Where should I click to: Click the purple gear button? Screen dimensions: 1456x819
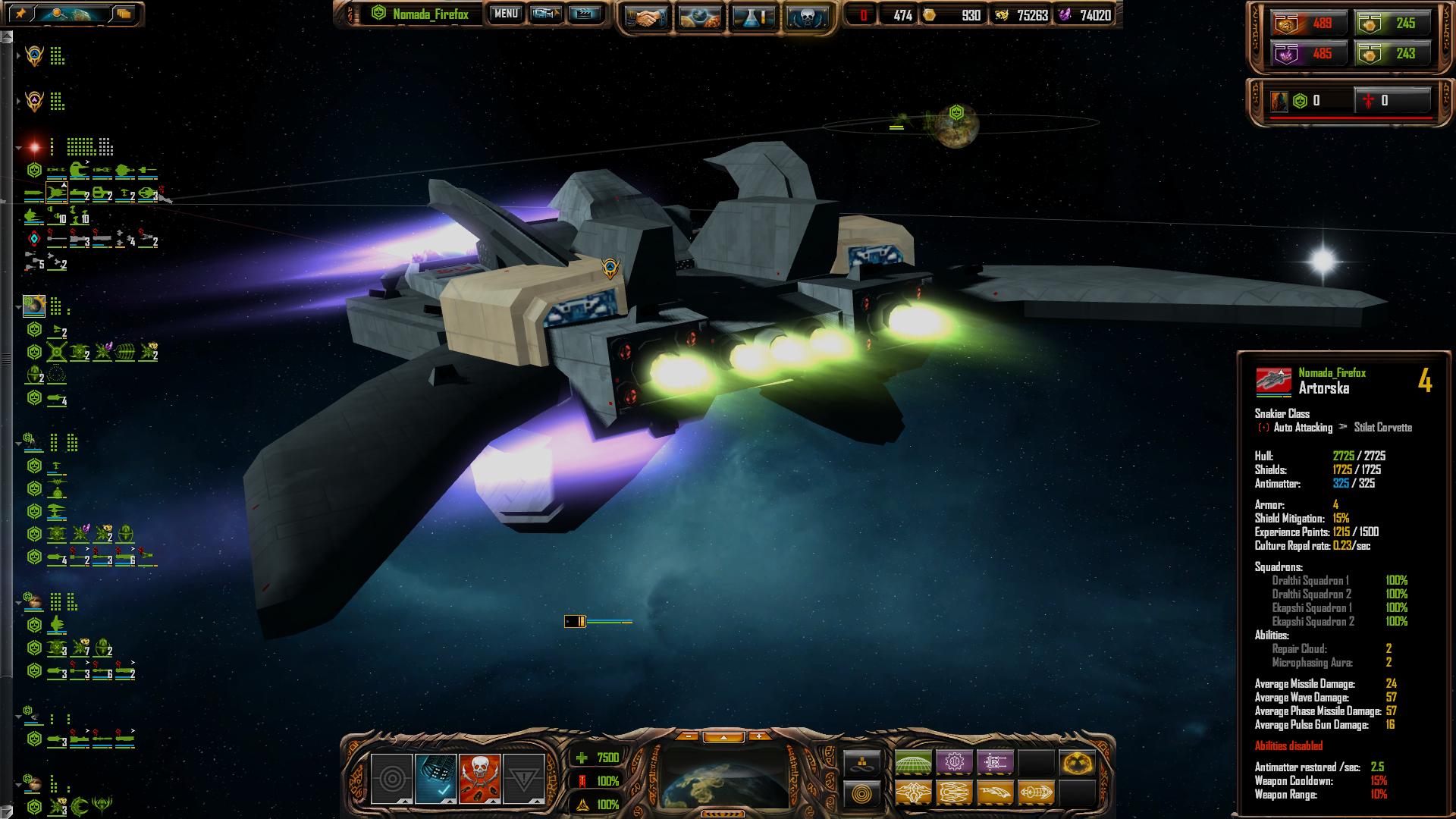pos(954,762)
